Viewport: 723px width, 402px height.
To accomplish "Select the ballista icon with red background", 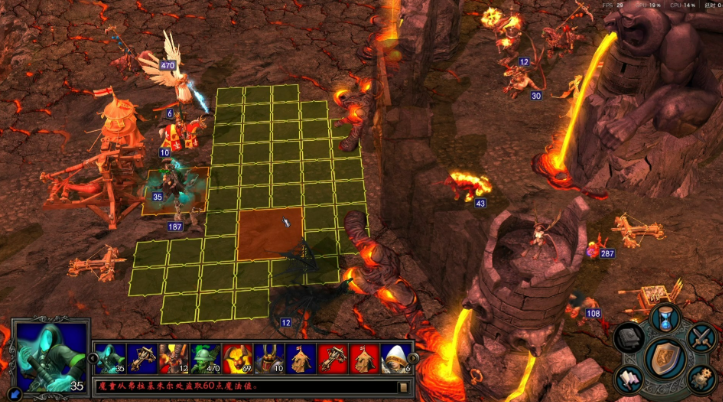I will click(332, 357).
